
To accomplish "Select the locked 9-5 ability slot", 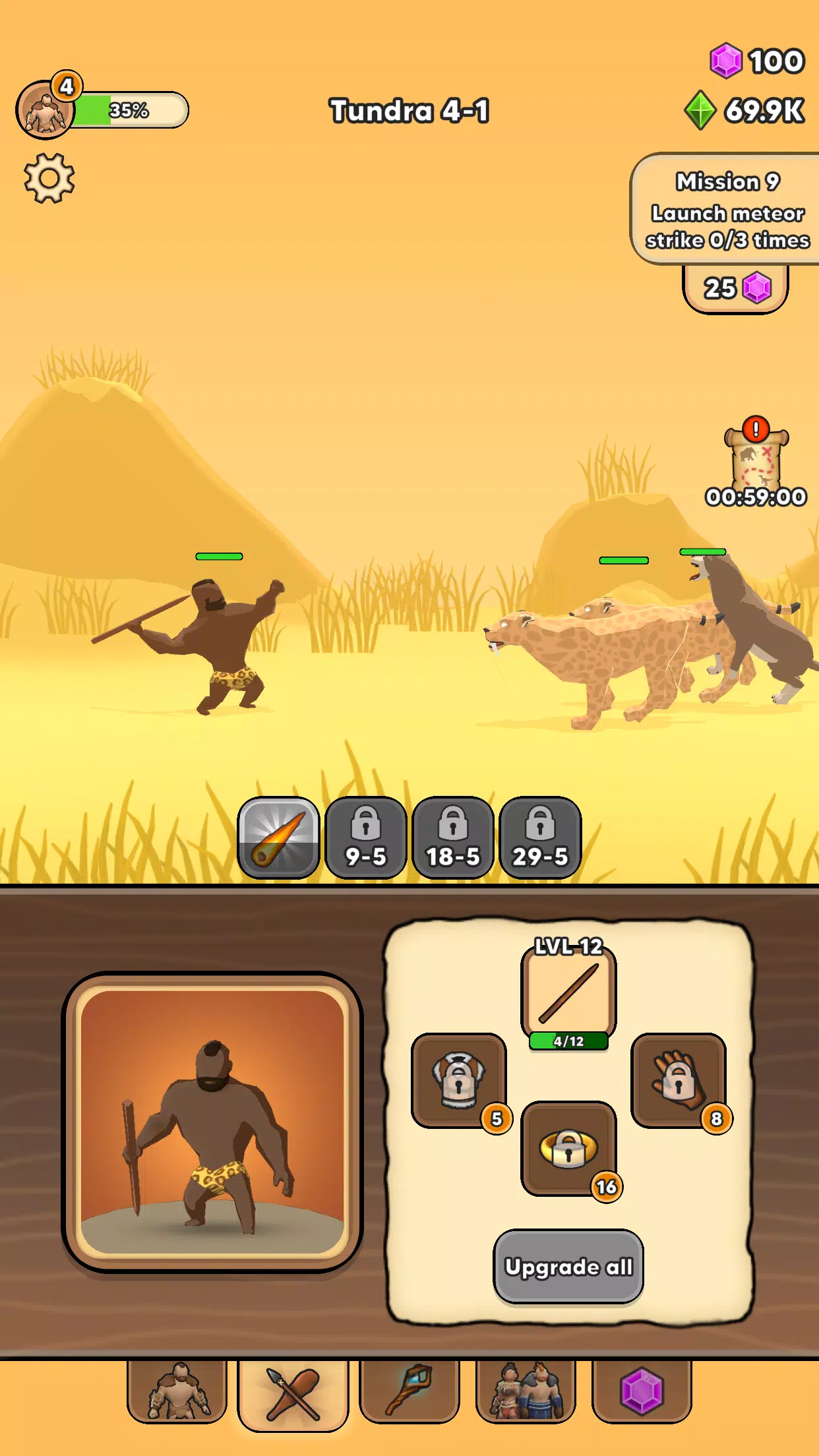I will [x=365, y=837].
